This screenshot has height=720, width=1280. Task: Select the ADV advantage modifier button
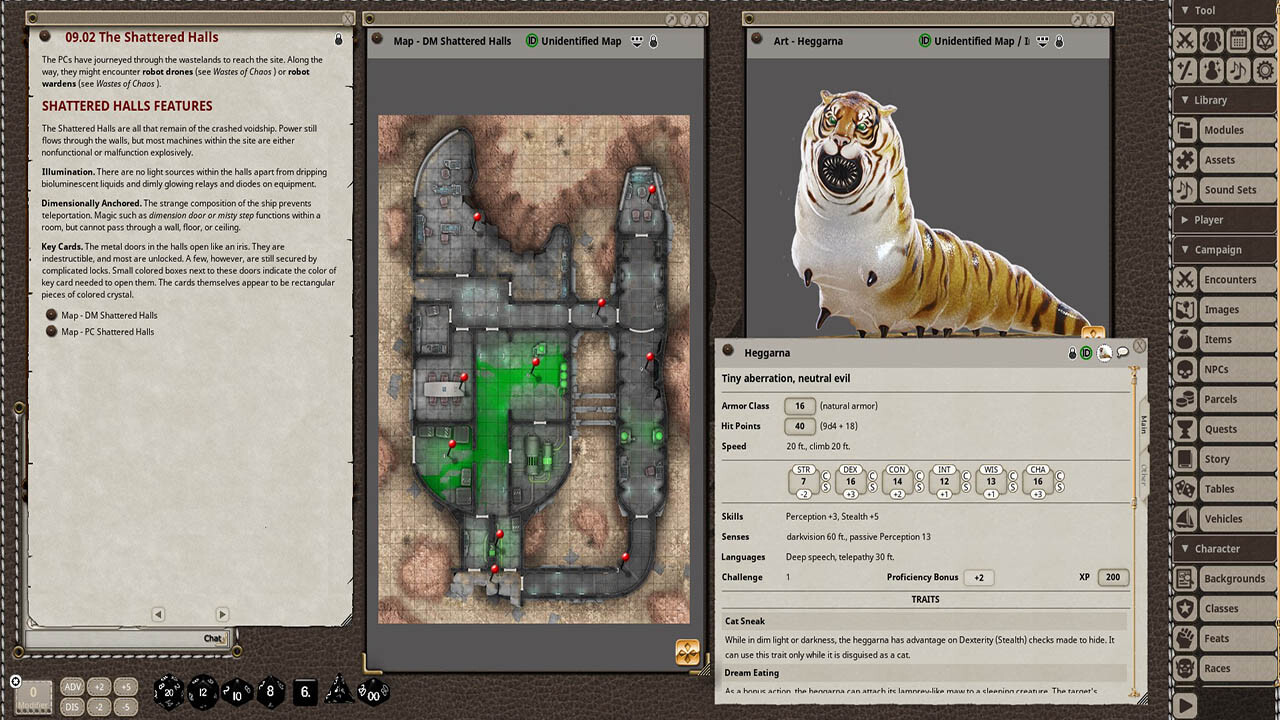click(x=72, y=687)
